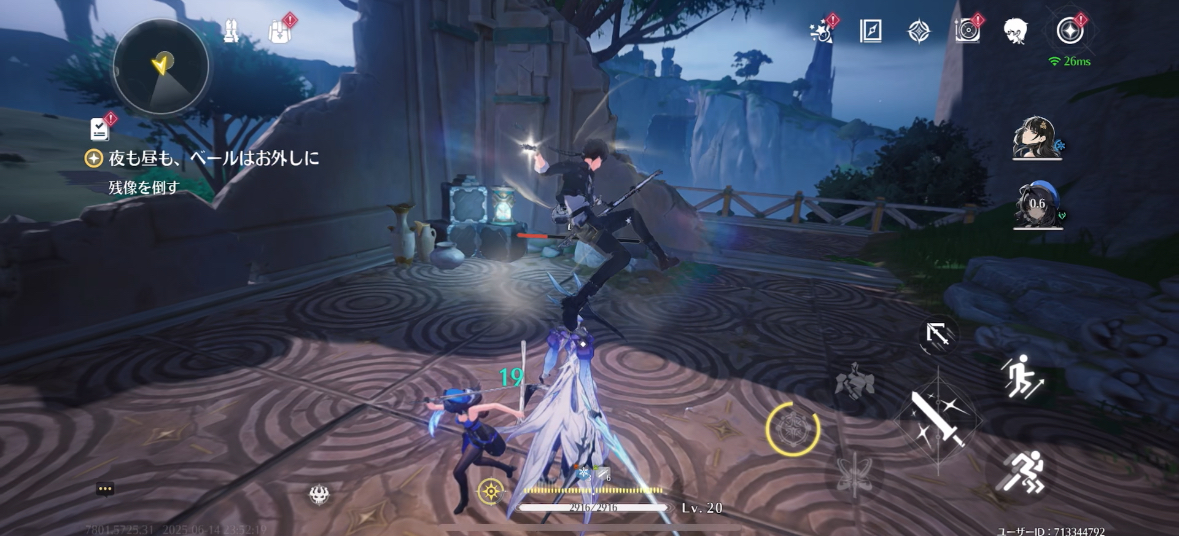
Task: Use the sword basic attack button
Action: click(x=938, y=417)
